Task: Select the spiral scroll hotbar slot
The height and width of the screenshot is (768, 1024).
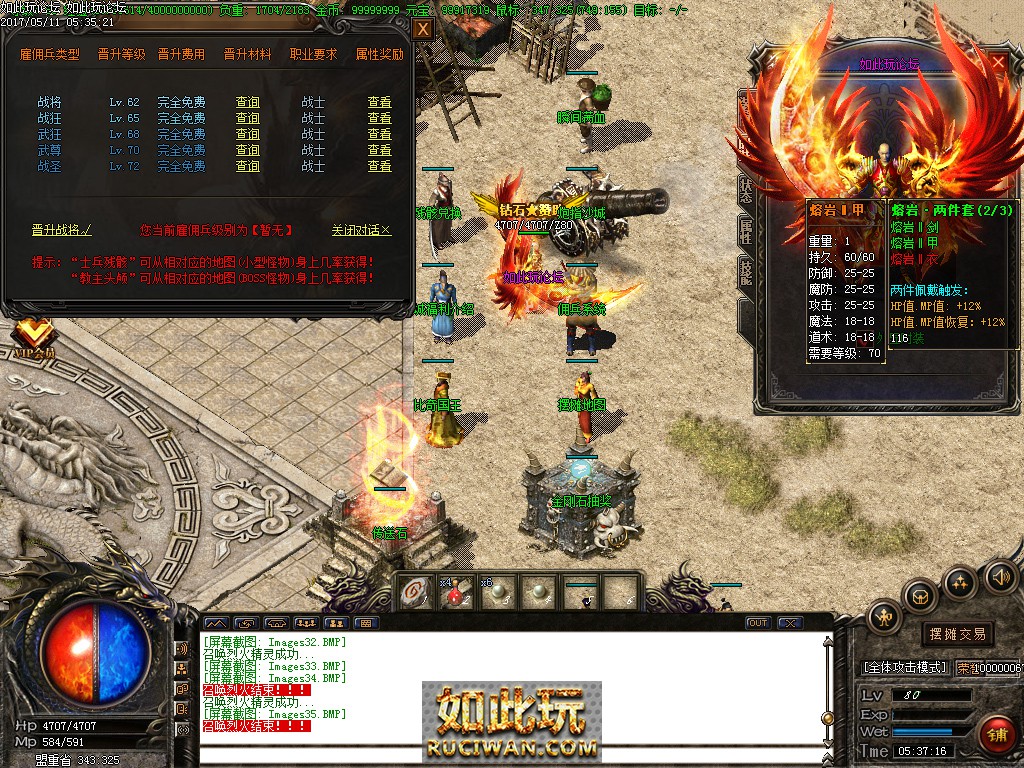Action: [415, 593]
